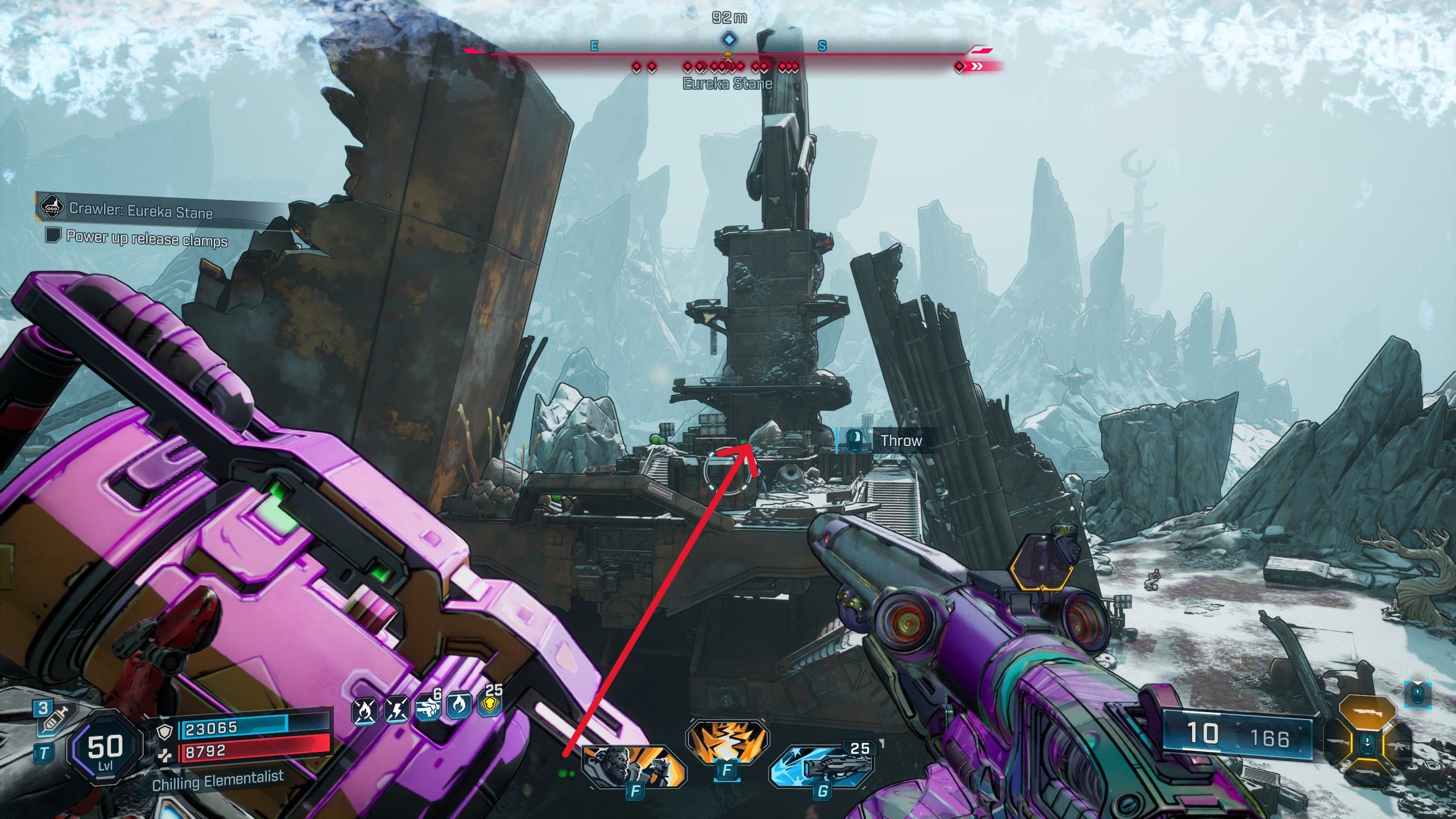Inspect the yellow shield buff with 25 stacks
This screenshot has height=819, width=1456.
click(490, 705)
